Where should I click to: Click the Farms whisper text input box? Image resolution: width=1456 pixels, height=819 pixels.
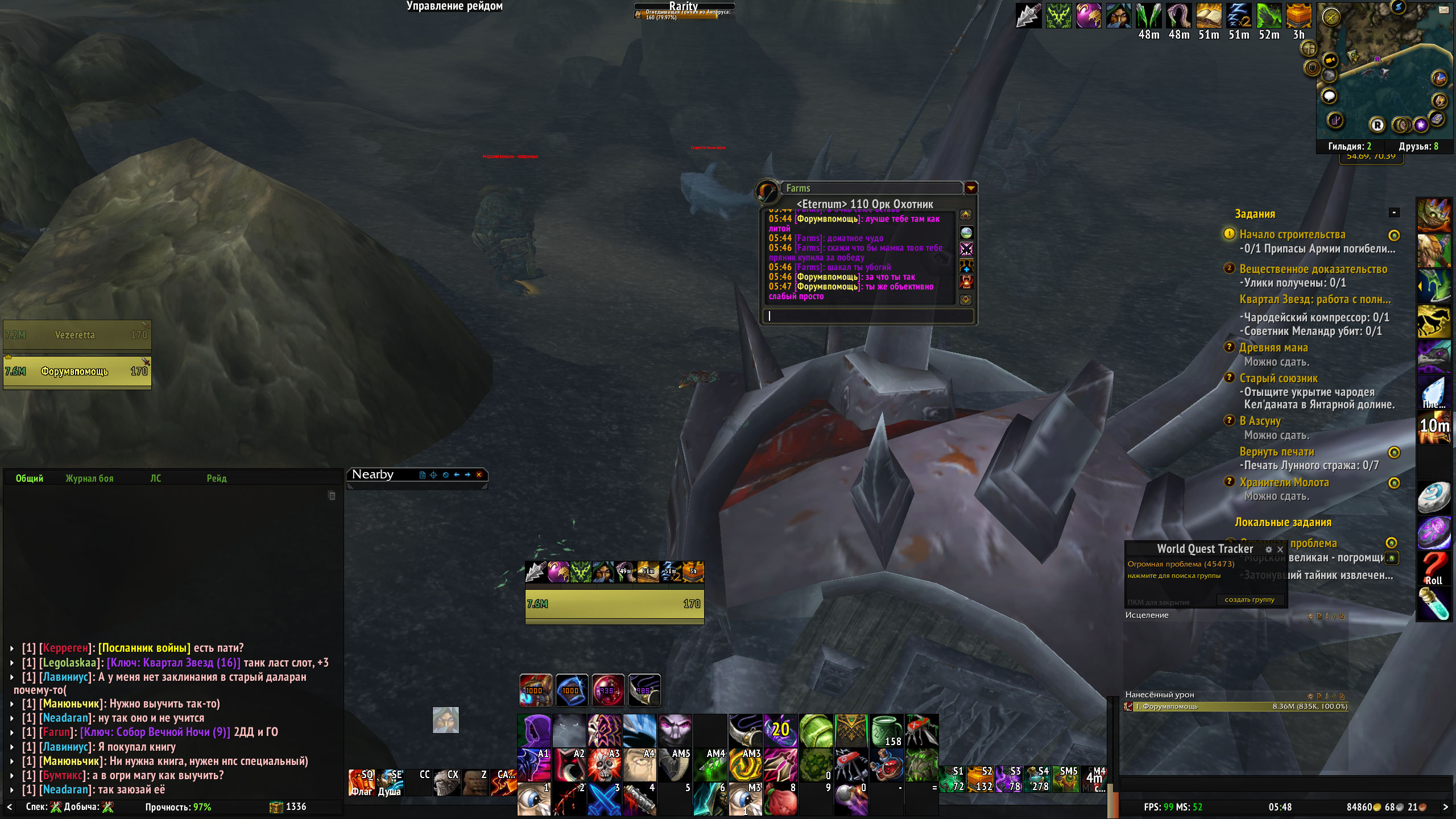[x=868, y=316]
